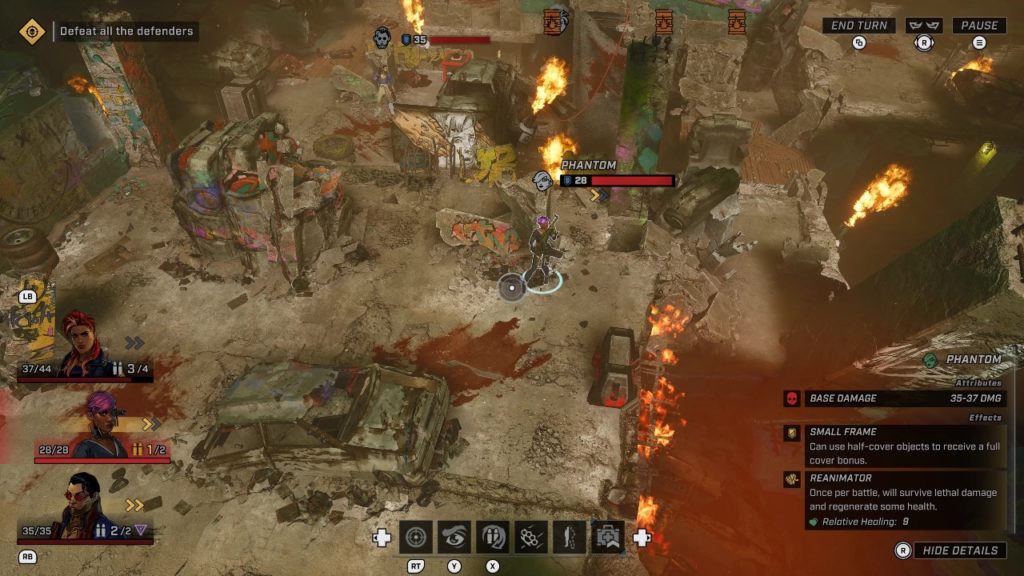The image size is (1024, 576).
Task: Select the silhouette ability icon
Action: (568, 538)
